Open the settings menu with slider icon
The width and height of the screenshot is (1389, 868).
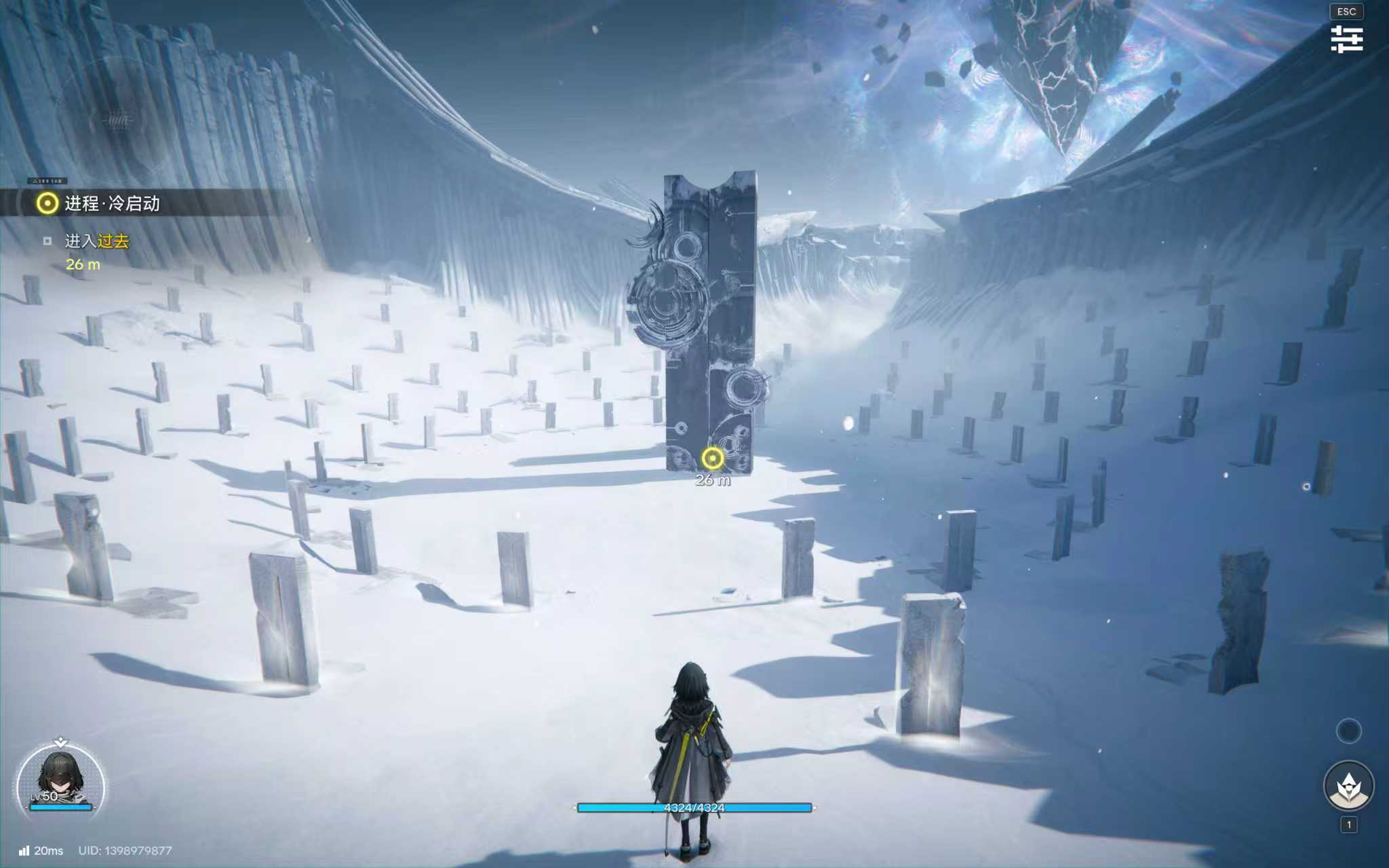(x=1346, y=39)
